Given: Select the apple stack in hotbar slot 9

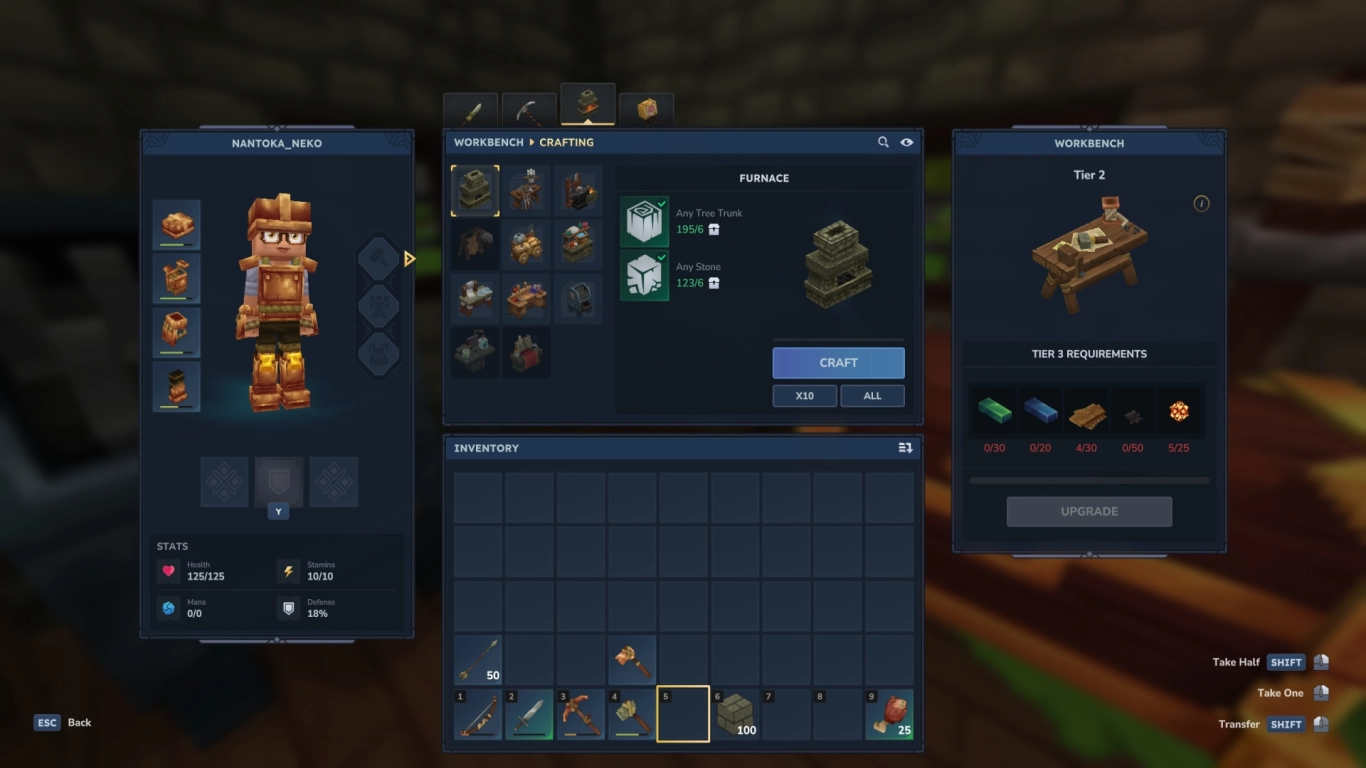Looking at the screenshot, I should (889, 713).
